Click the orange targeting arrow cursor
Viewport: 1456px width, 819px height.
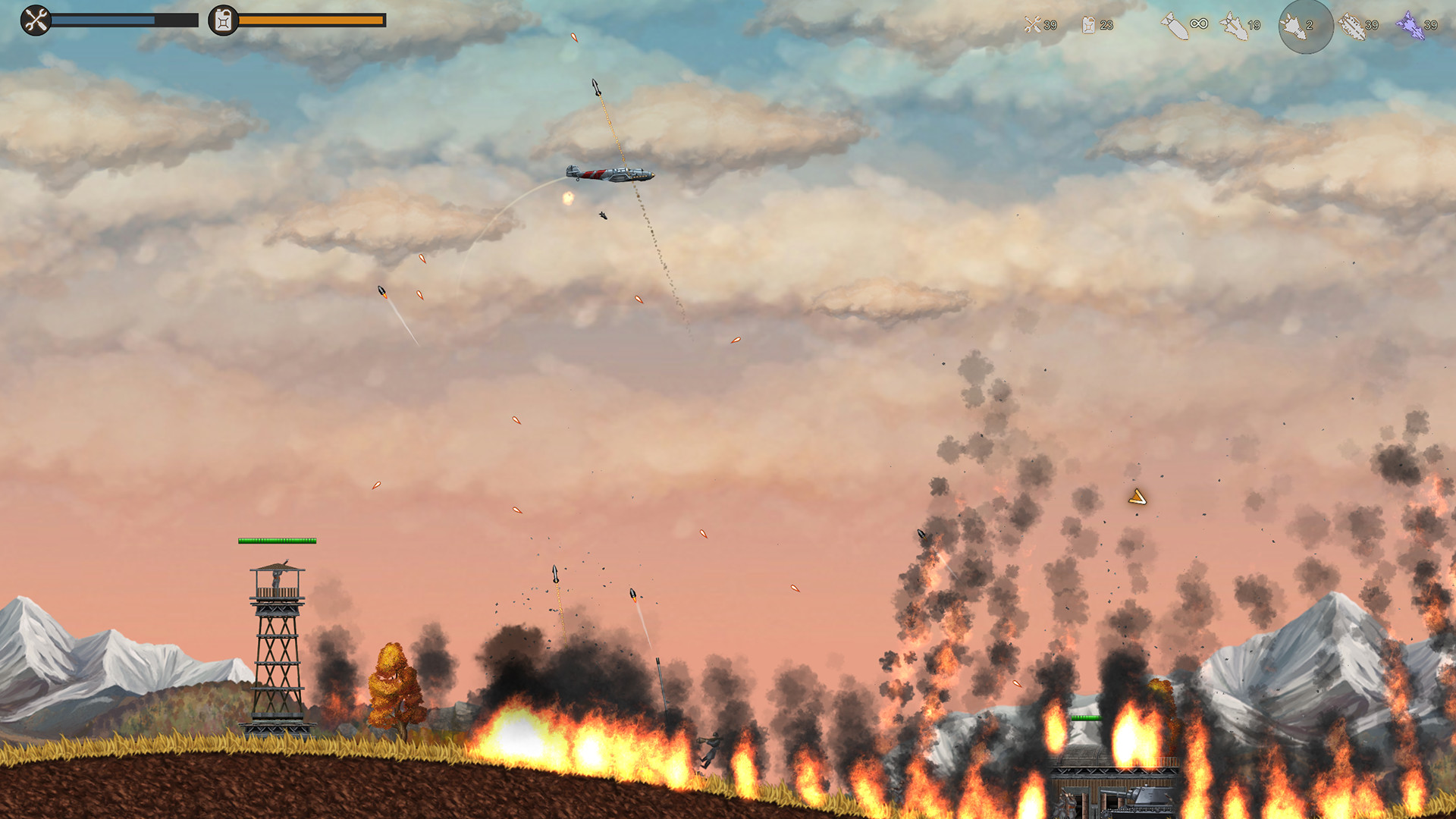[1137, 497]
